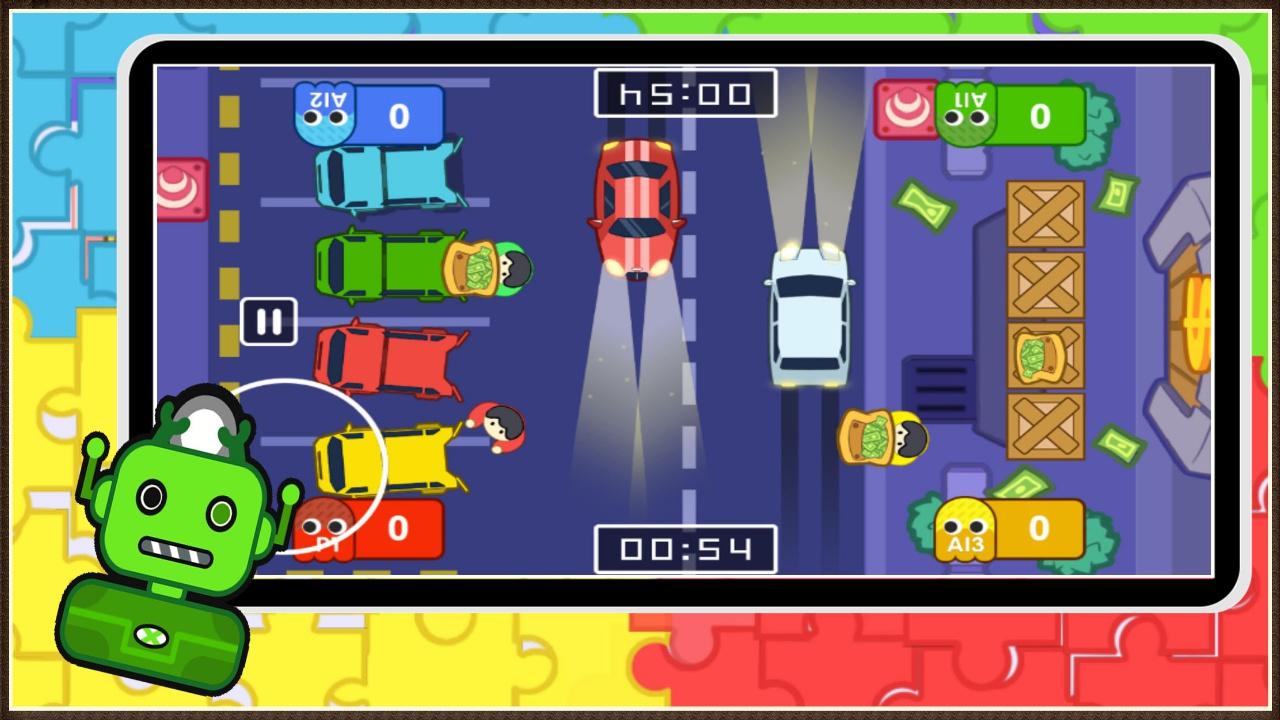Tap the red action button beside AI1's score
The height and width of the screenshot is (720, 1280).
(x=903, y=110)
